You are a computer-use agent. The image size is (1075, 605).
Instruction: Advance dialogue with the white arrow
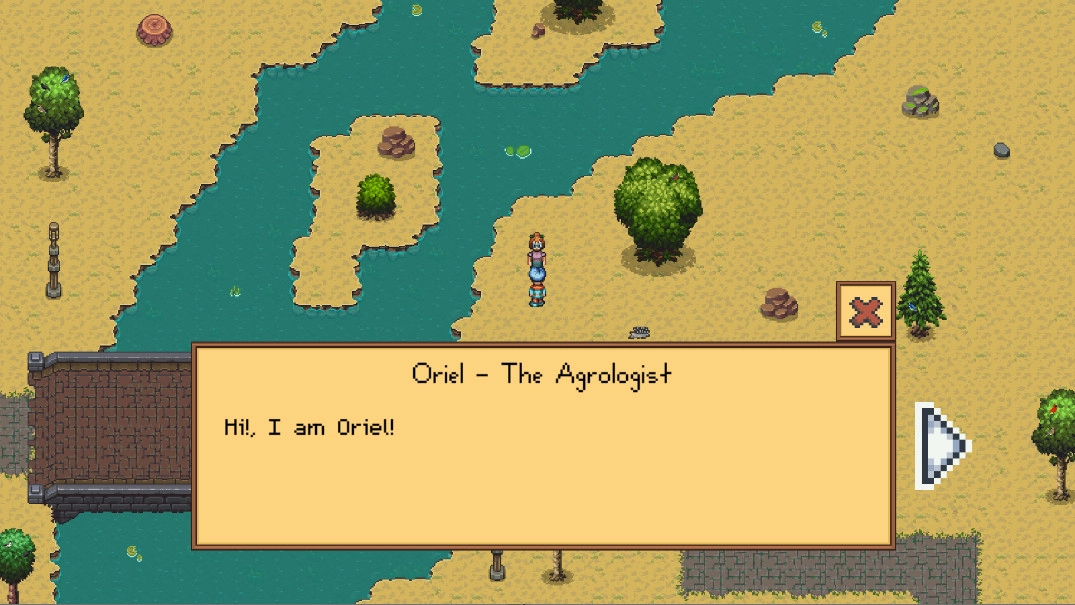tap(940, 445)
